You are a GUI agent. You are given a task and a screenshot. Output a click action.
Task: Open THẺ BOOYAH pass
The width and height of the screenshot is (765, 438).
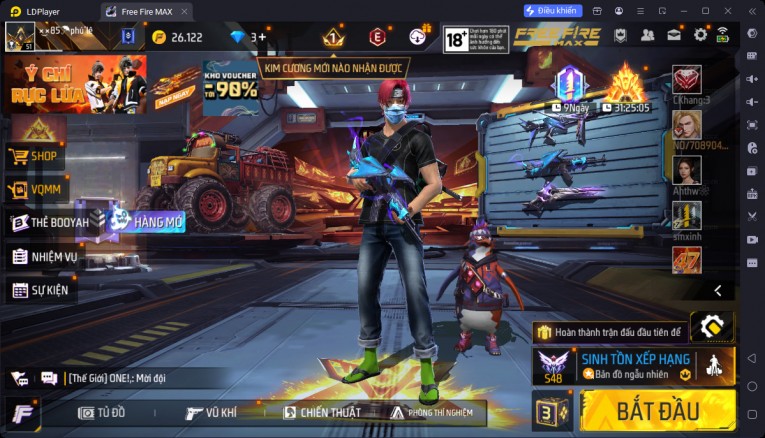pos(50,222)
